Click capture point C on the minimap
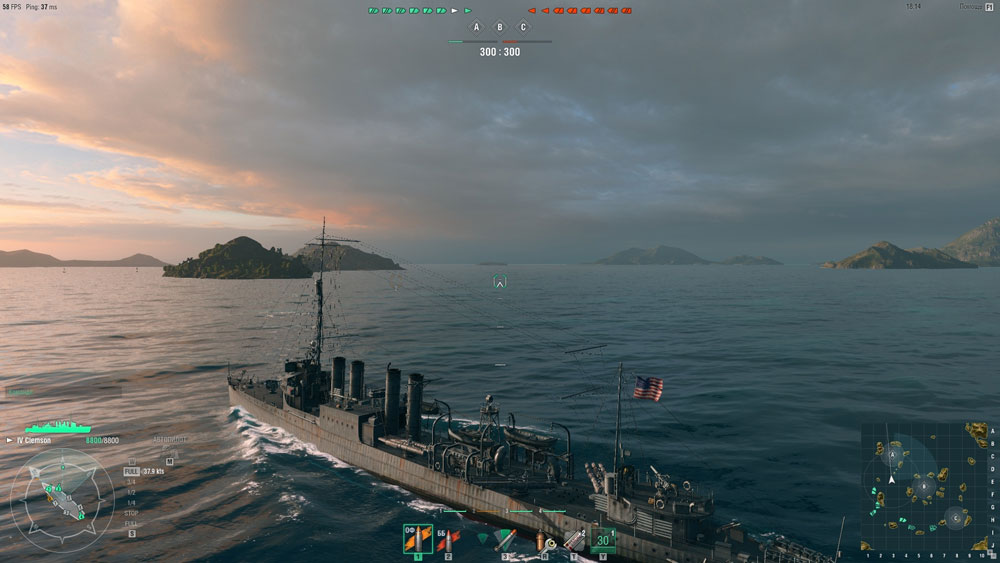Viewport: 1000px width, 563px height. 956,518
